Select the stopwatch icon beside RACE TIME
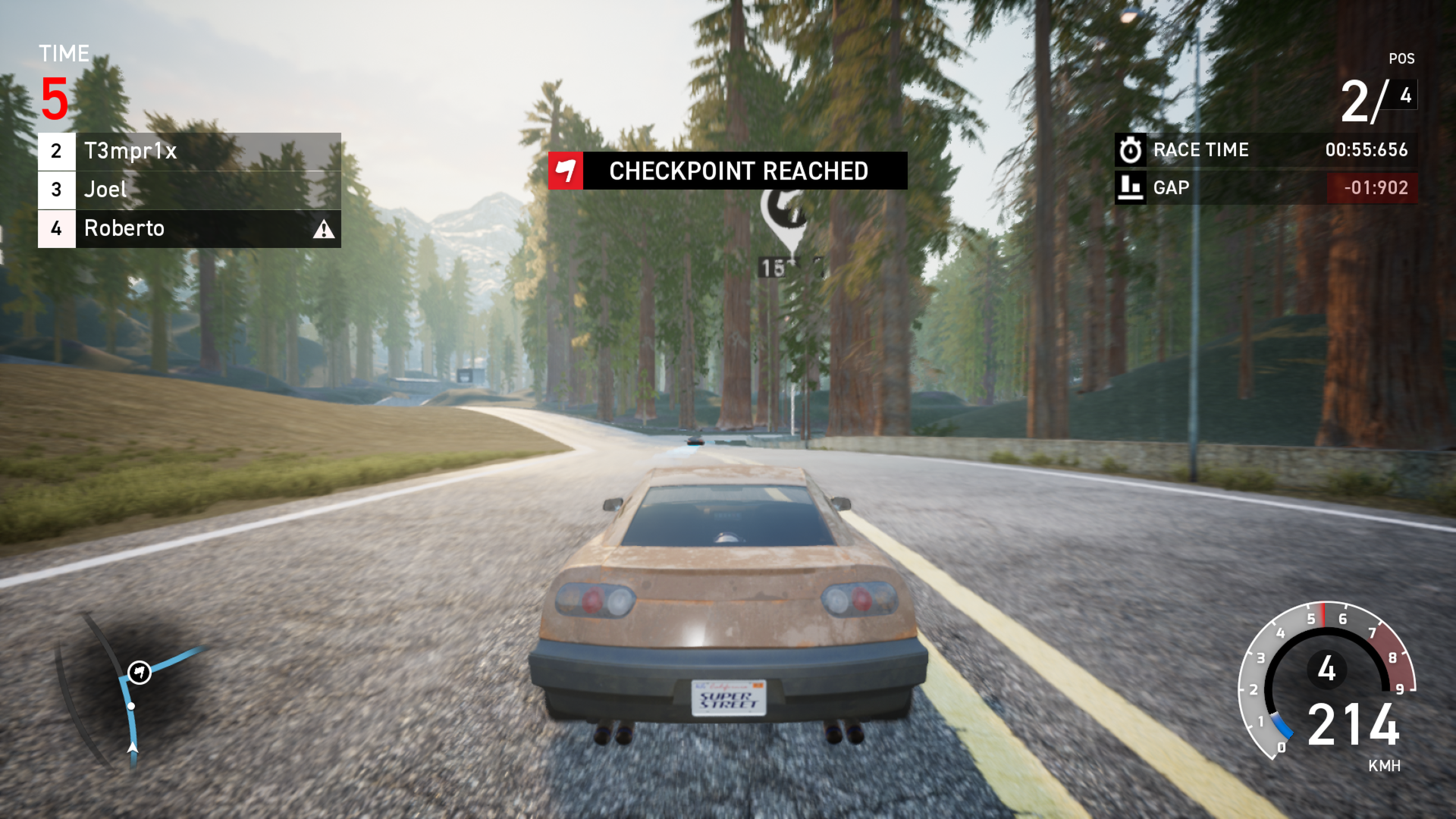Screen dimensions: 1456x819 coord(1131,149)
